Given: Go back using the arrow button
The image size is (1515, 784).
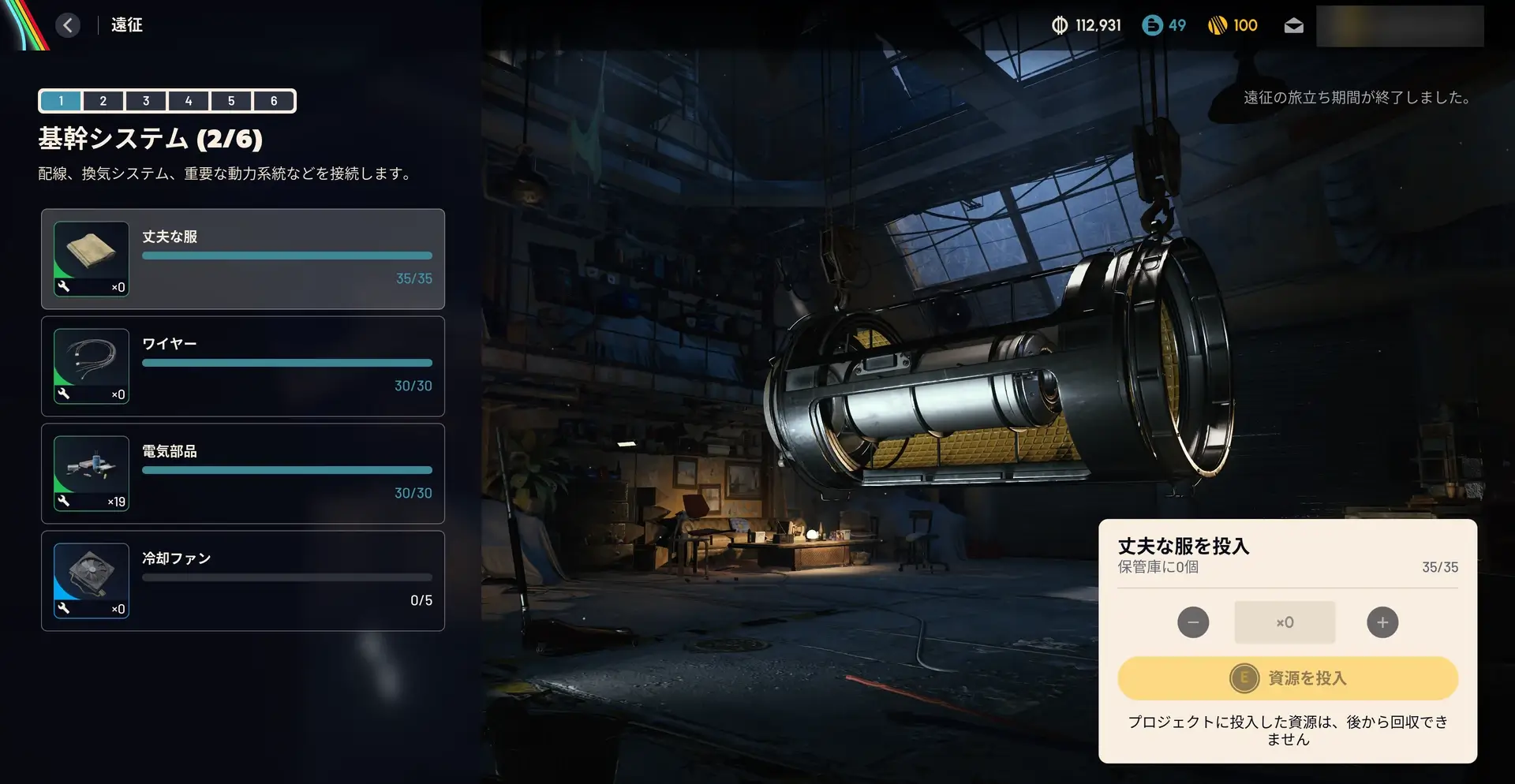Looking at the screenshot, I should click(68, 25).
